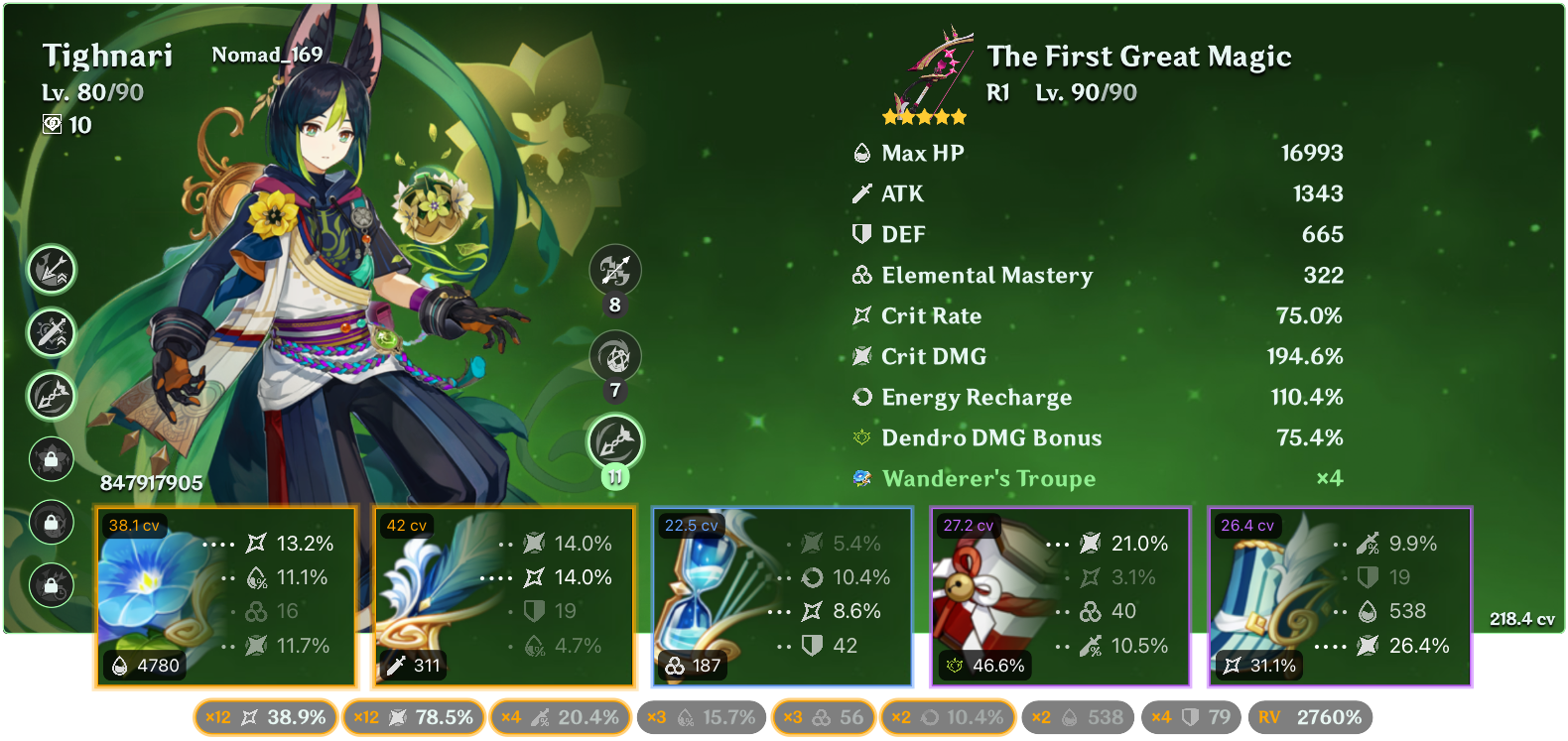Click the Normal Attack talent icon showing level 8

[x=615, y=271]
